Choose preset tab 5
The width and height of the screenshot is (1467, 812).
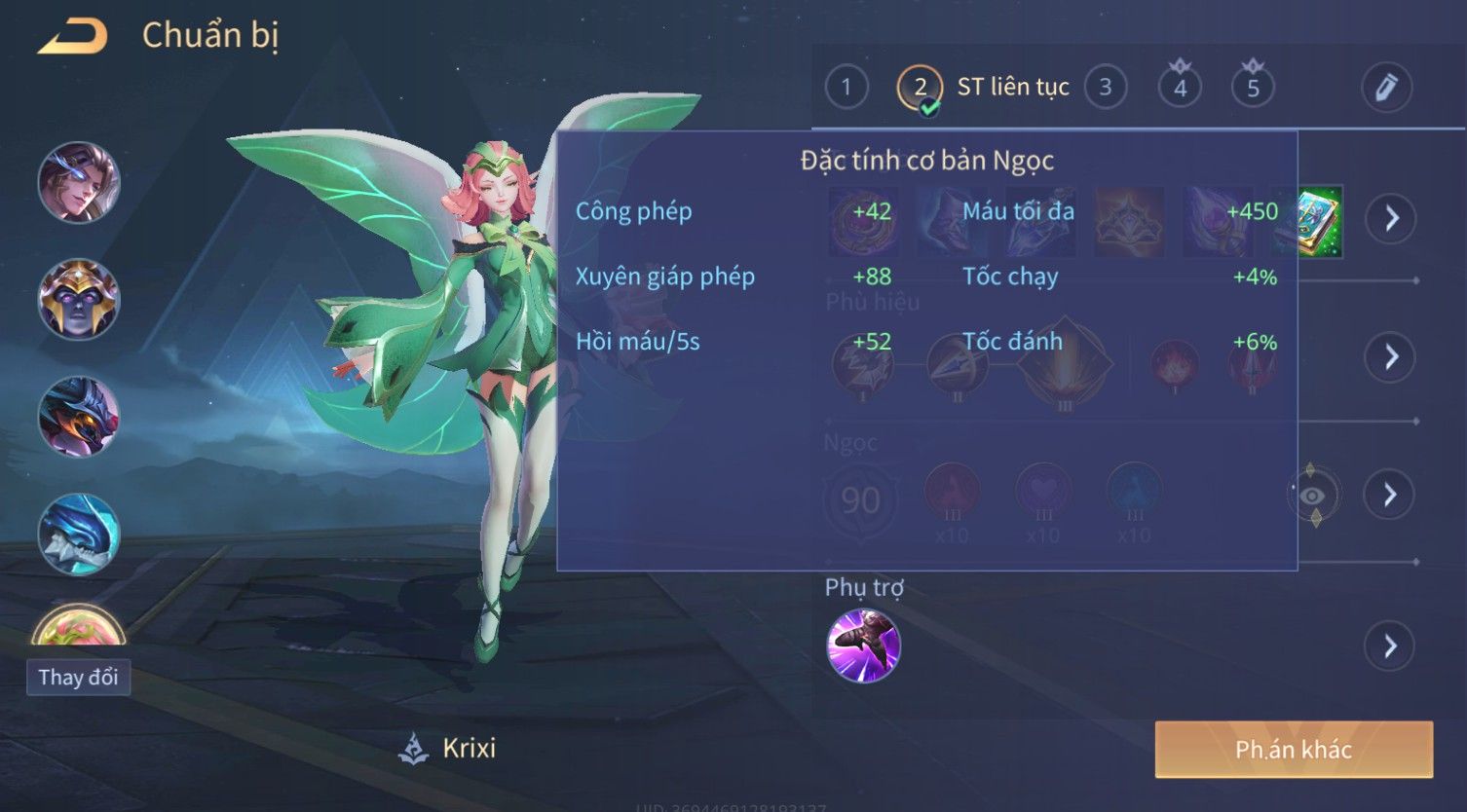pyautogui.click(x=1253, y=88)
